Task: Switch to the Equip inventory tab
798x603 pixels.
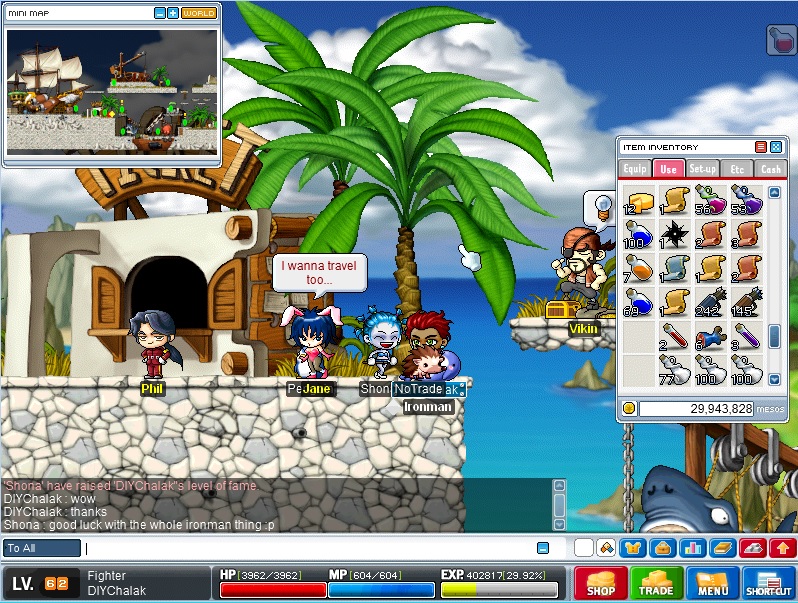Action: pos(635,170)
